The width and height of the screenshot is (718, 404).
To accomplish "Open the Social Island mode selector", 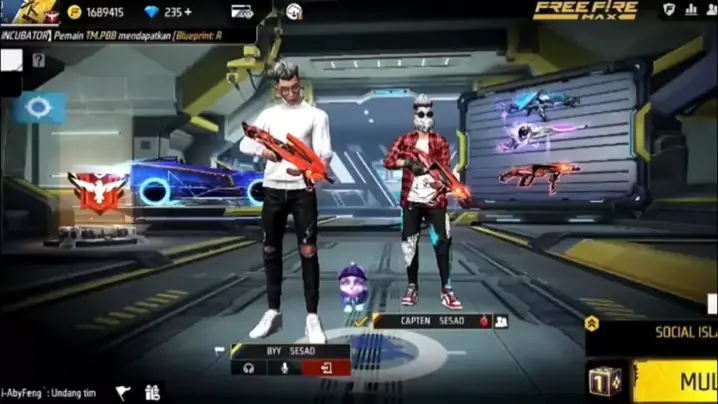I will [654, 332].
